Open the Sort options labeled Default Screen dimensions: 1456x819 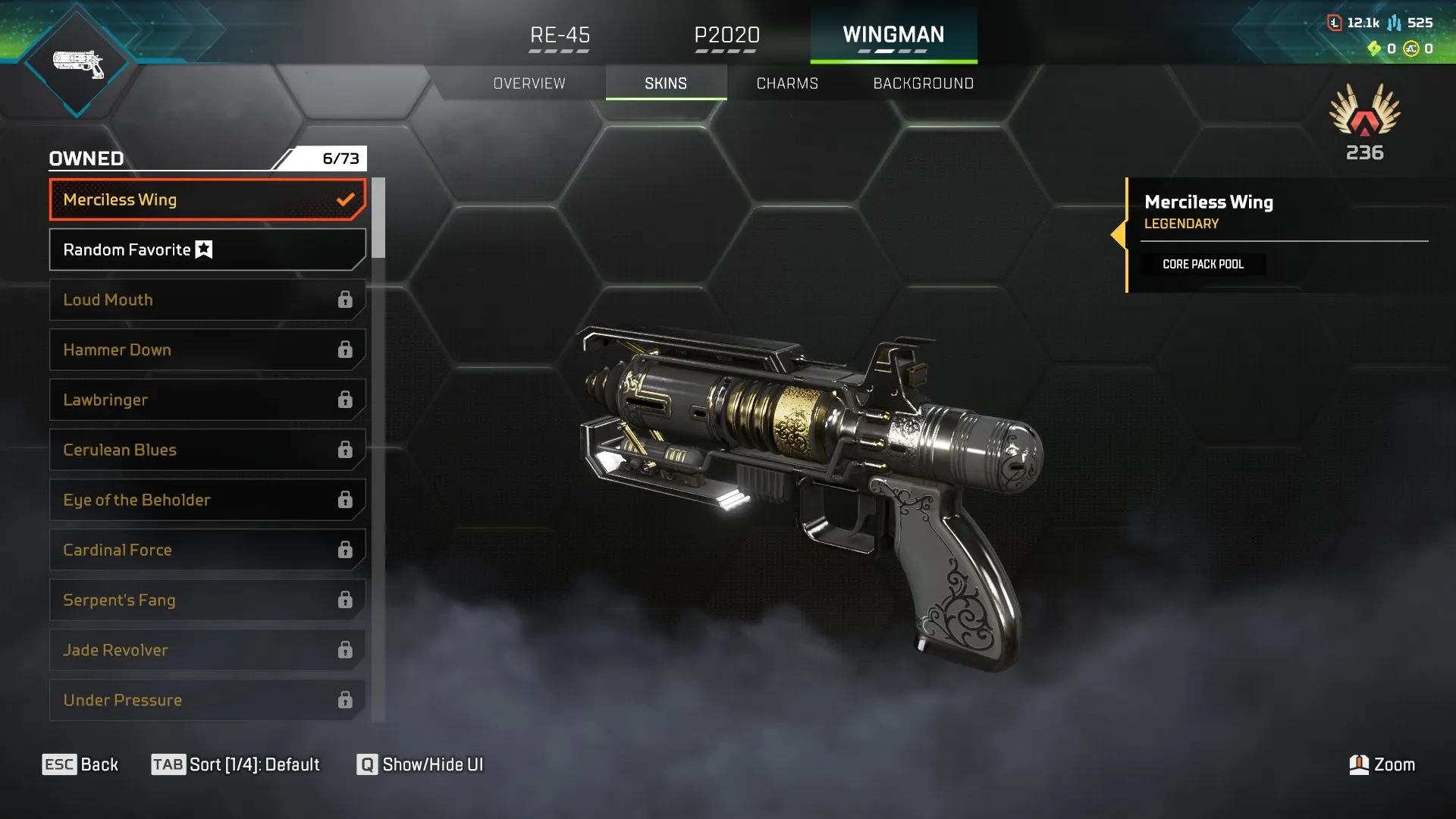[237, 764]
